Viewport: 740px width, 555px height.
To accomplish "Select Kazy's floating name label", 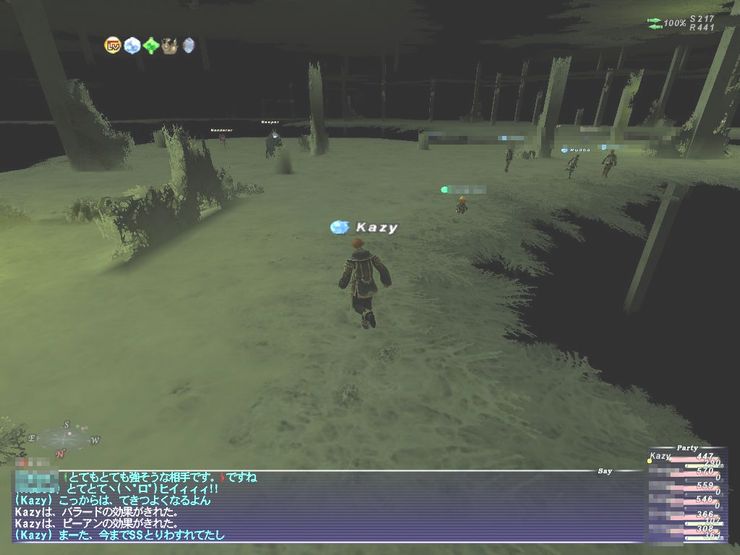I will coord(376,228).
